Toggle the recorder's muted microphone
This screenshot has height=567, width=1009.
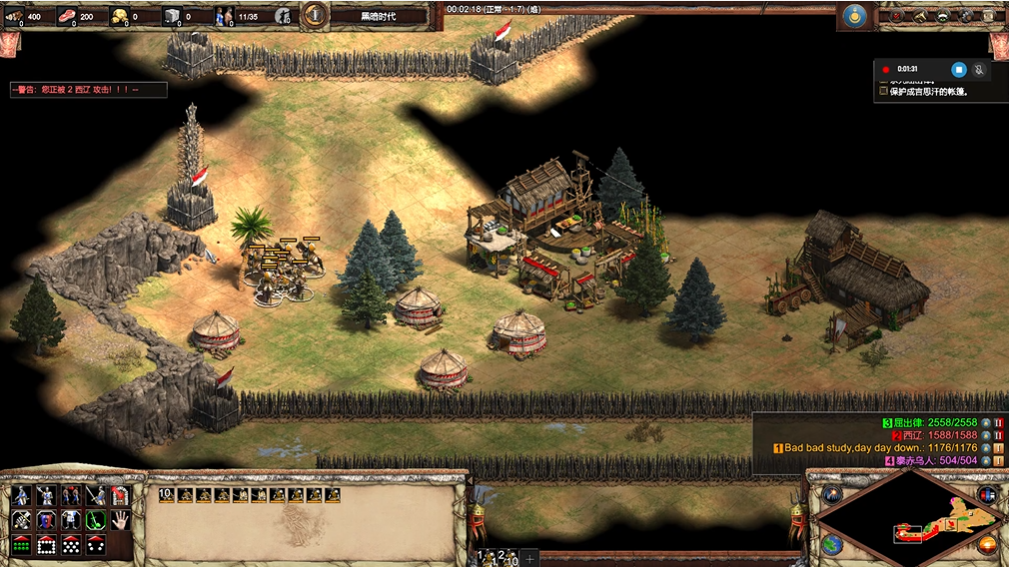pos(979,69)
